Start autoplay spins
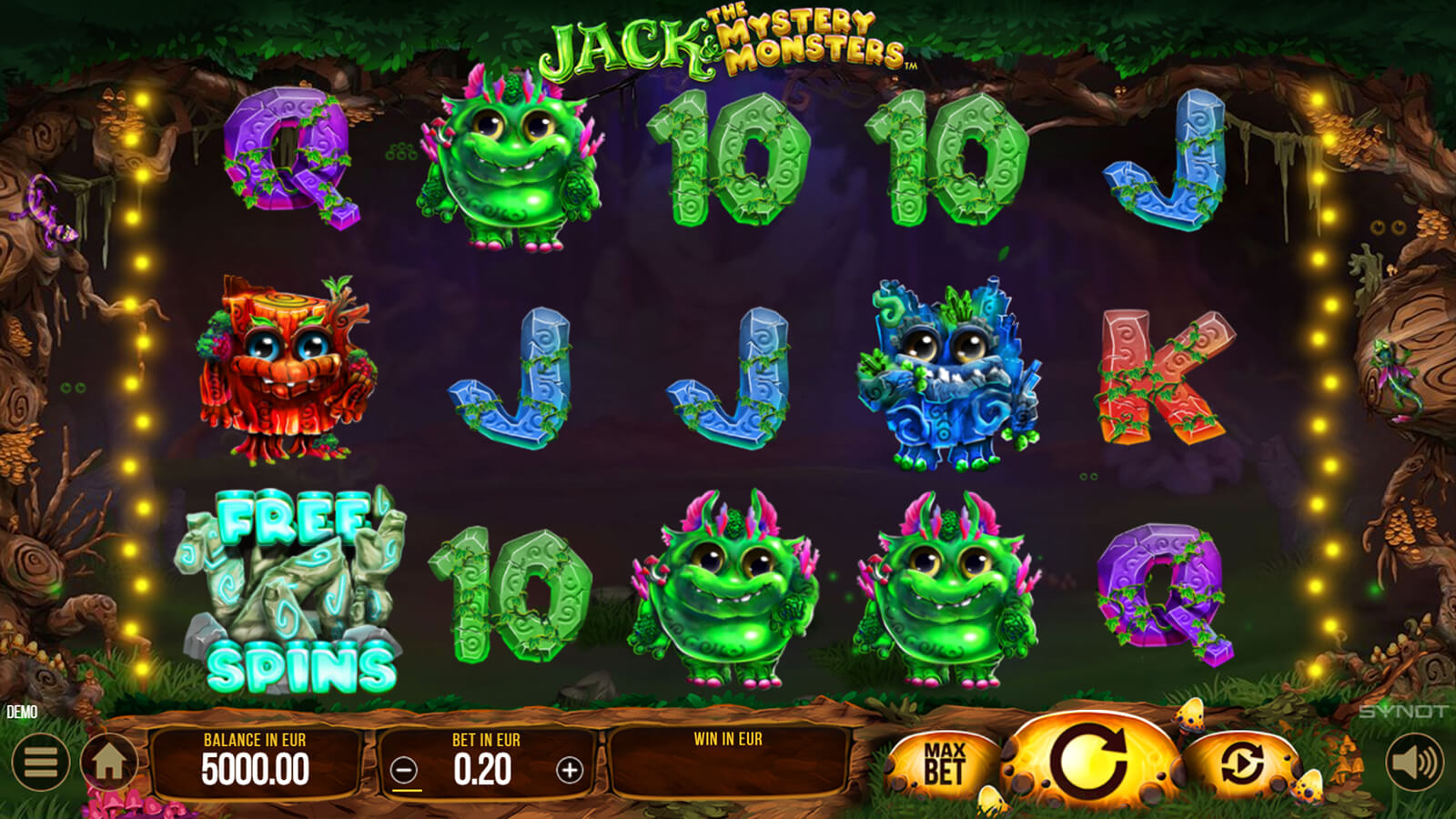The width and height of the screenshot is (1456, 819). click(x=1242, y=763)
